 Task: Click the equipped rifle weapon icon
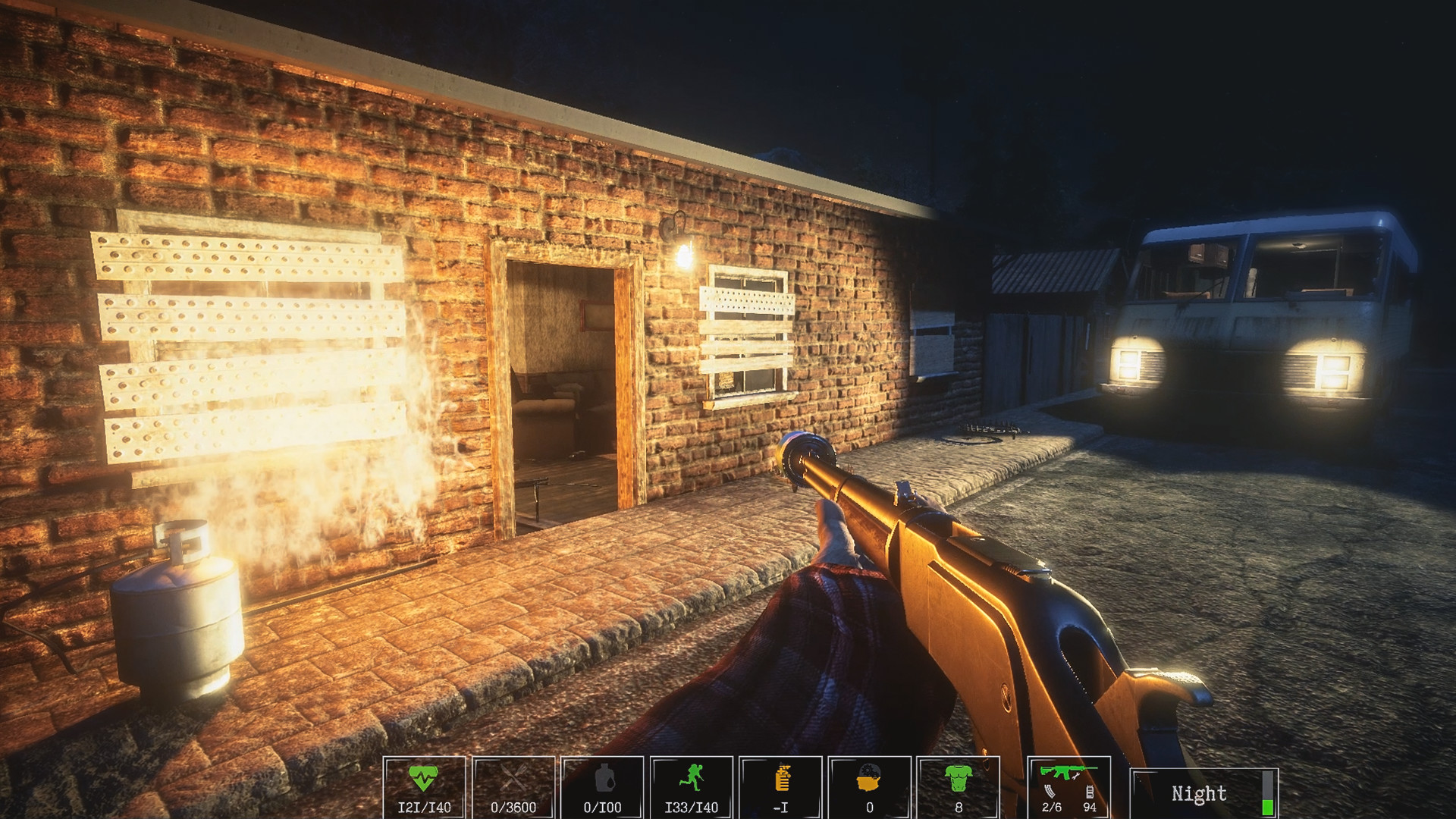tap(1065, 770)
